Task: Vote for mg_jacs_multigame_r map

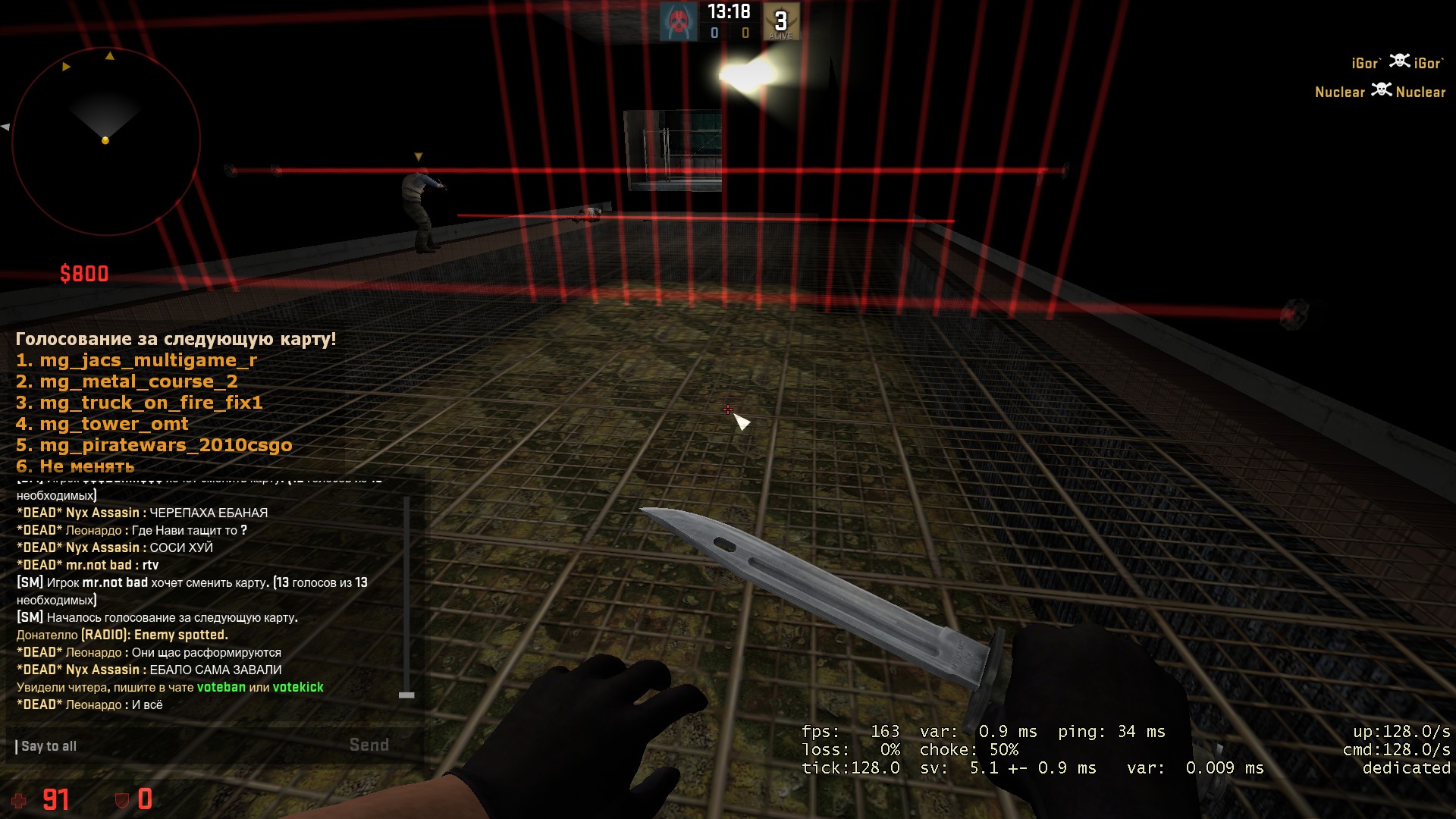Action: pyautogui.click(x=136, y=360)
